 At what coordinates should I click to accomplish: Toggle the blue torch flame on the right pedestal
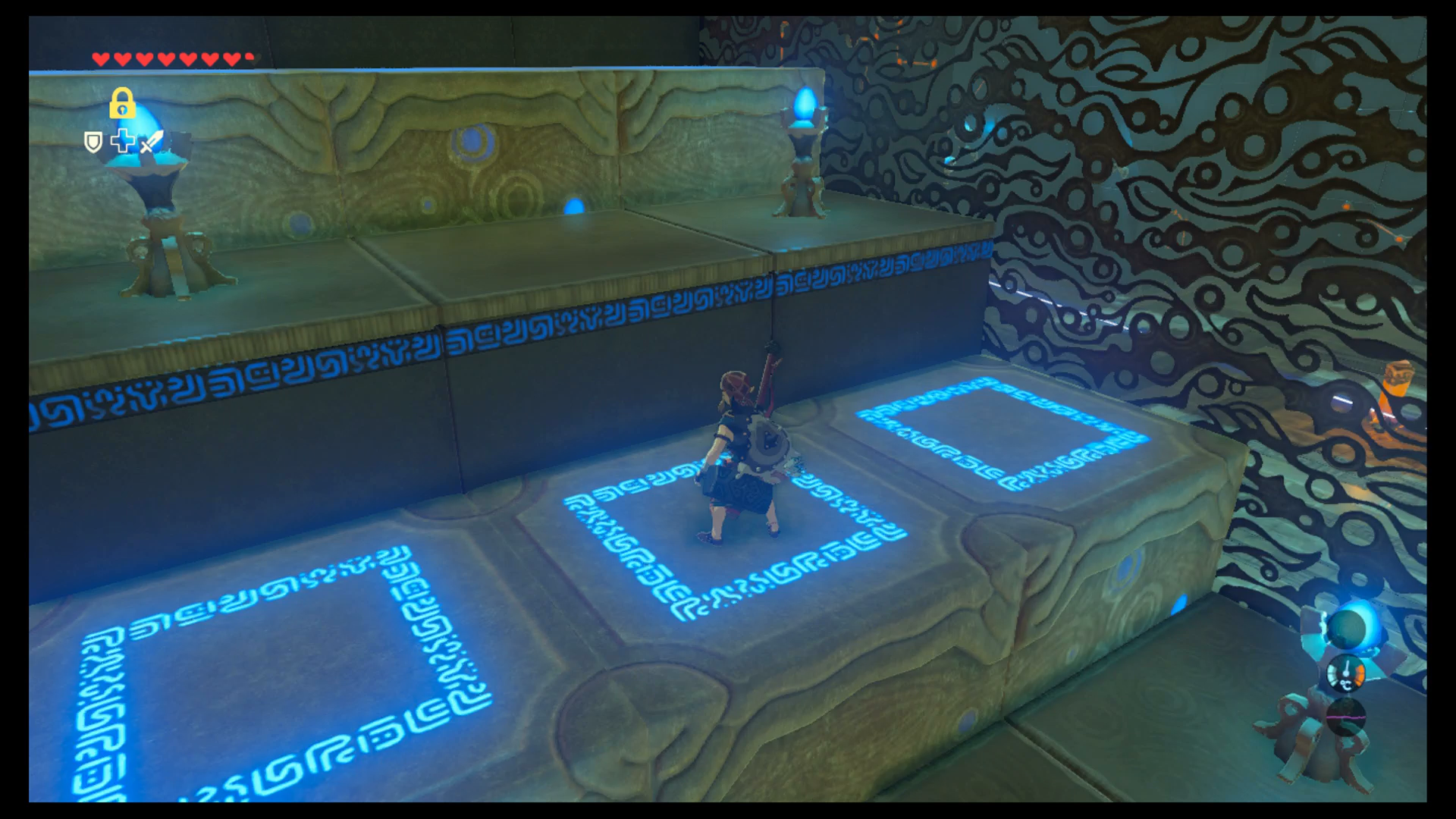pyautogui.click(x=804, y=102)
